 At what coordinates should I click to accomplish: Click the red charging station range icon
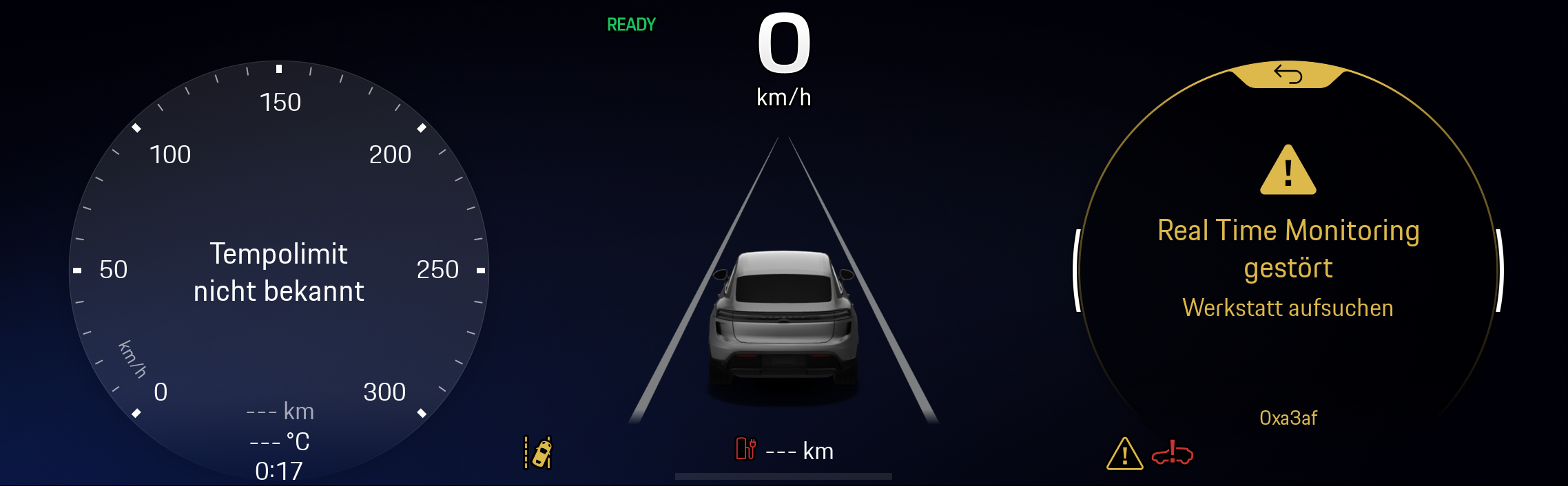click(745, 450)
